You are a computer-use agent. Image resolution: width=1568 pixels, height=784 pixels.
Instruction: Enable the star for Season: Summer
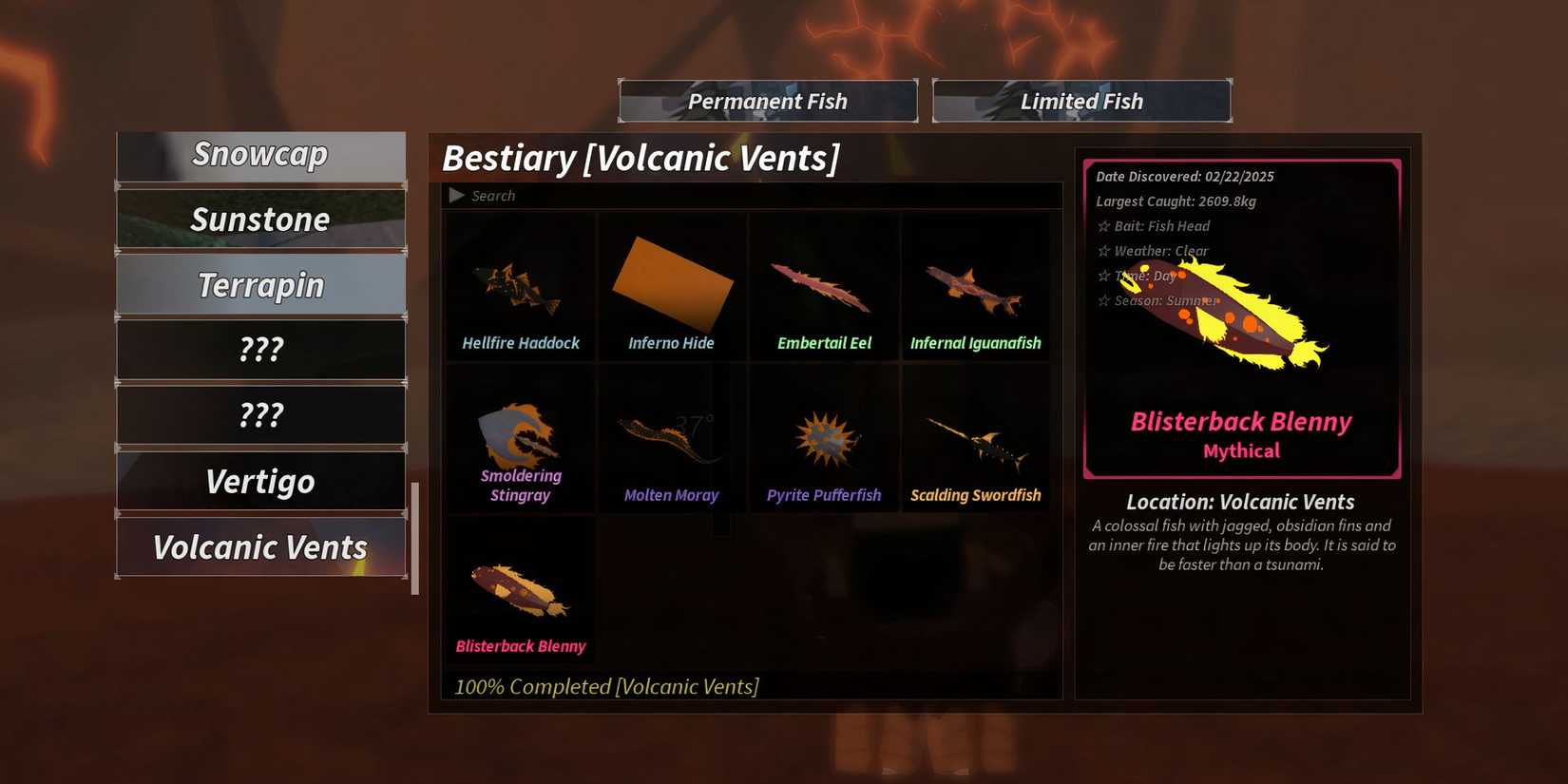pos(1103,300)
